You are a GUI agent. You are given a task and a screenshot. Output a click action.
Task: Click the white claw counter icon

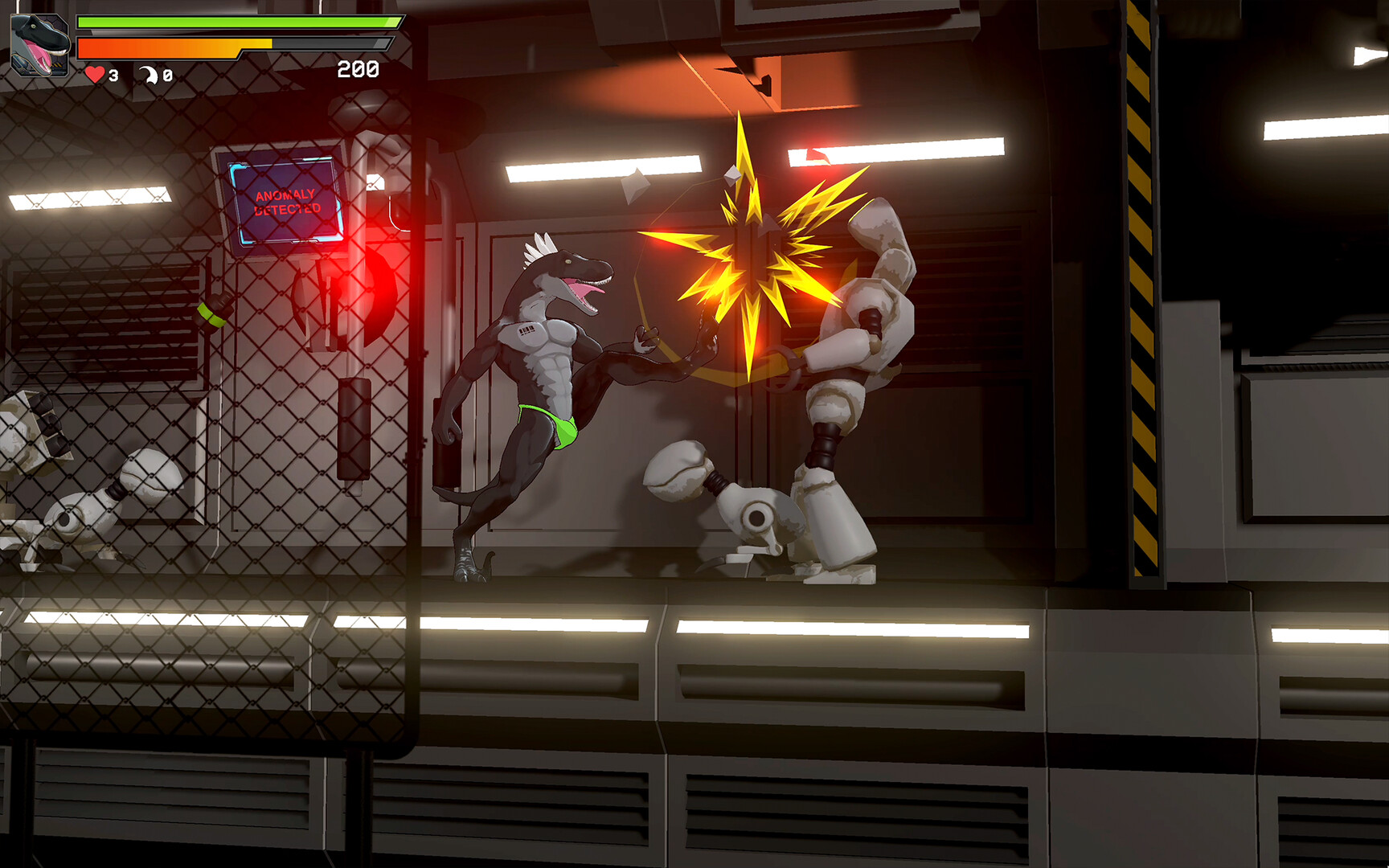[x=149, y=75]
